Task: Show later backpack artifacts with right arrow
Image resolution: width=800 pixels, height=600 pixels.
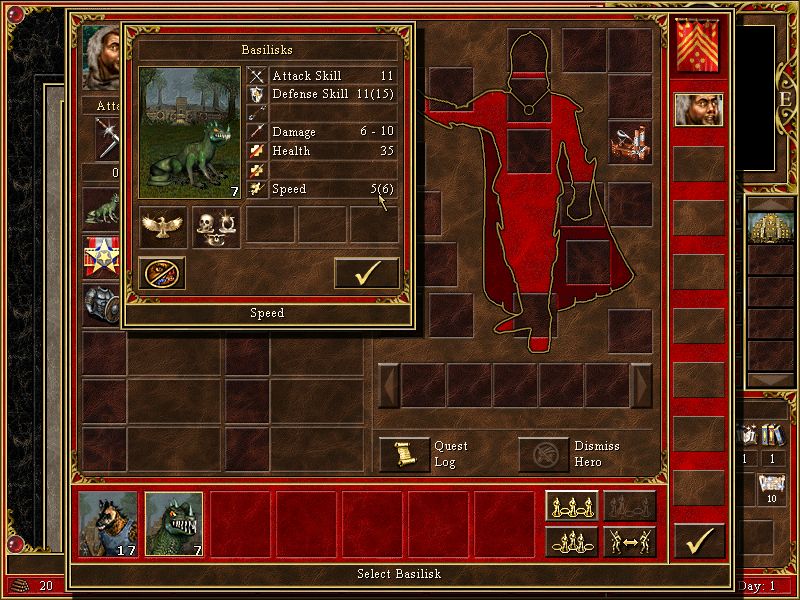Action: pos(641,386)
